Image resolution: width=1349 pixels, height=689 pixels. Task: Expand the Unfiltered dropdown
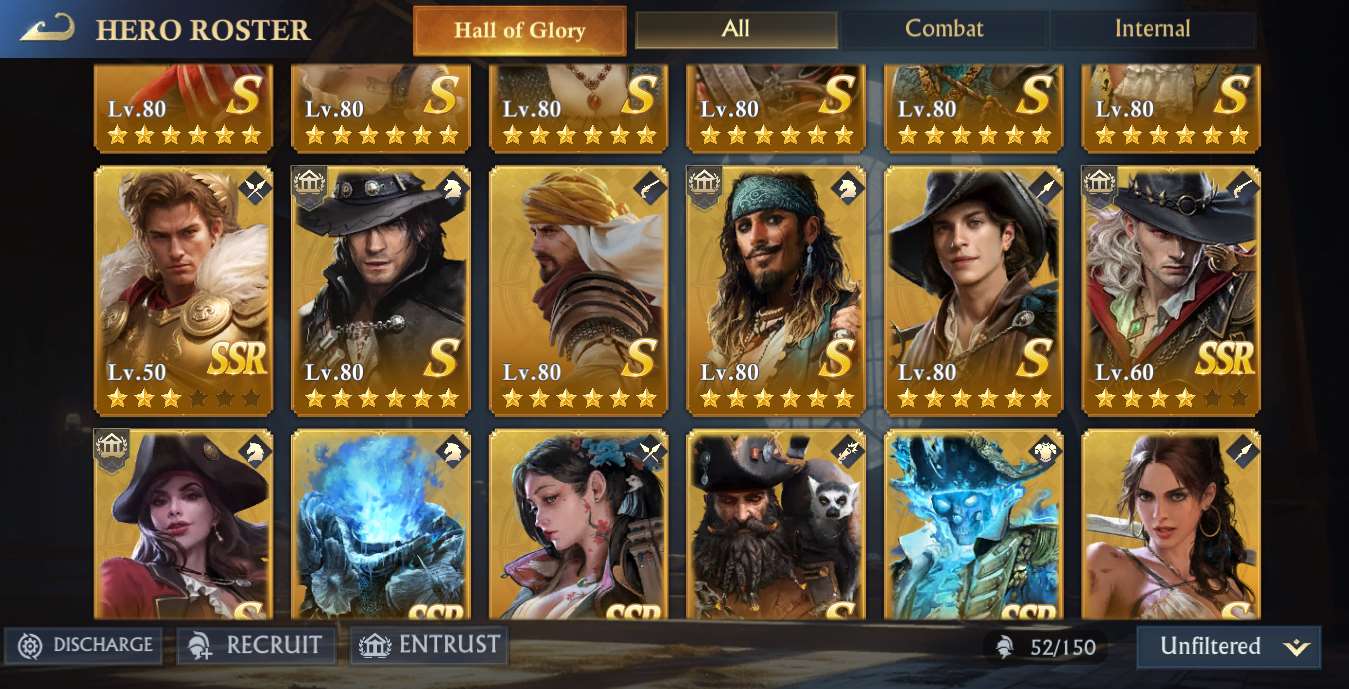tap(1228, 646)
